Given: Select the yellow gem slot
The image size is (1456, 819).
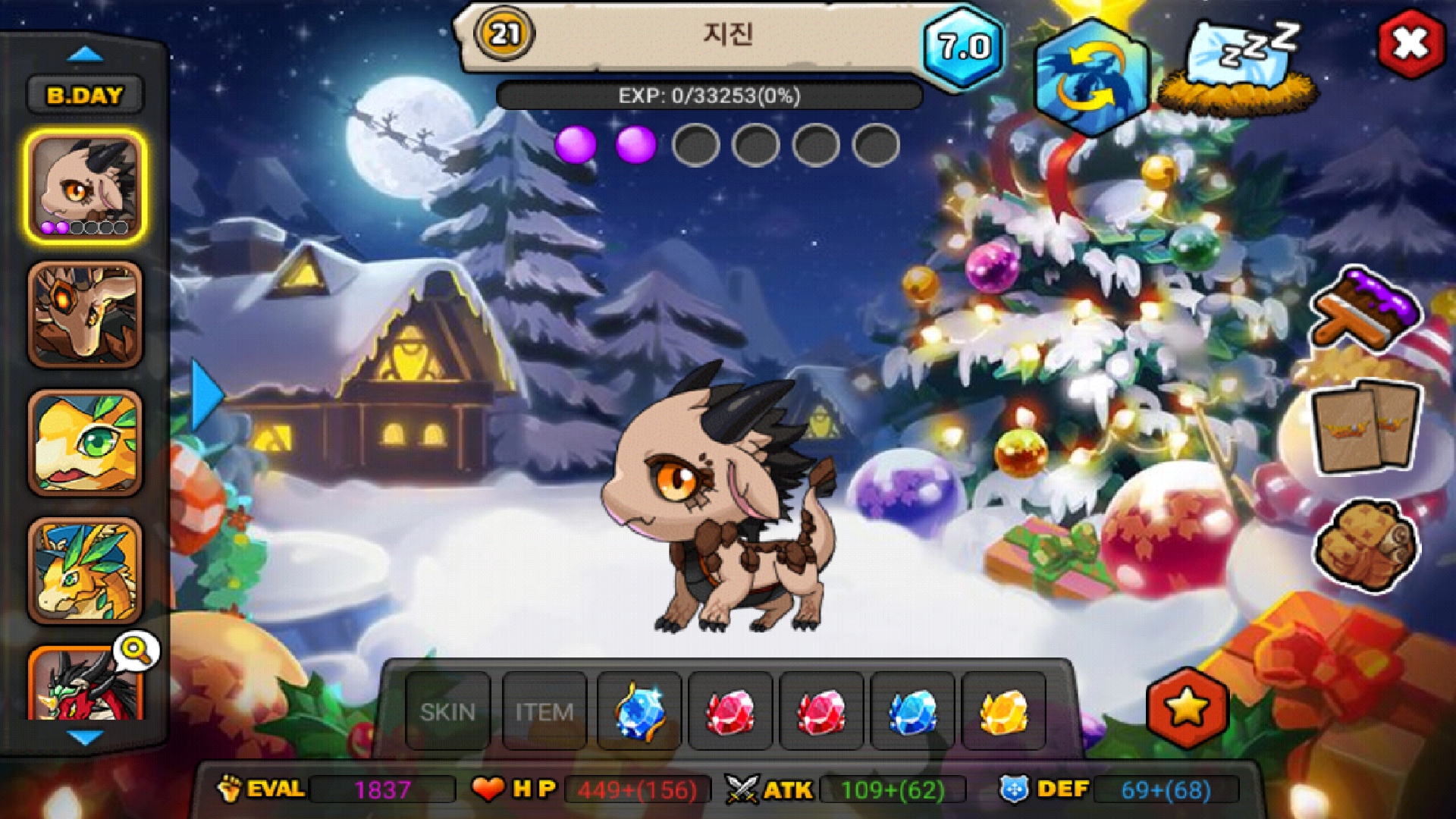Looking at the screenshot, I should 1003,711.
